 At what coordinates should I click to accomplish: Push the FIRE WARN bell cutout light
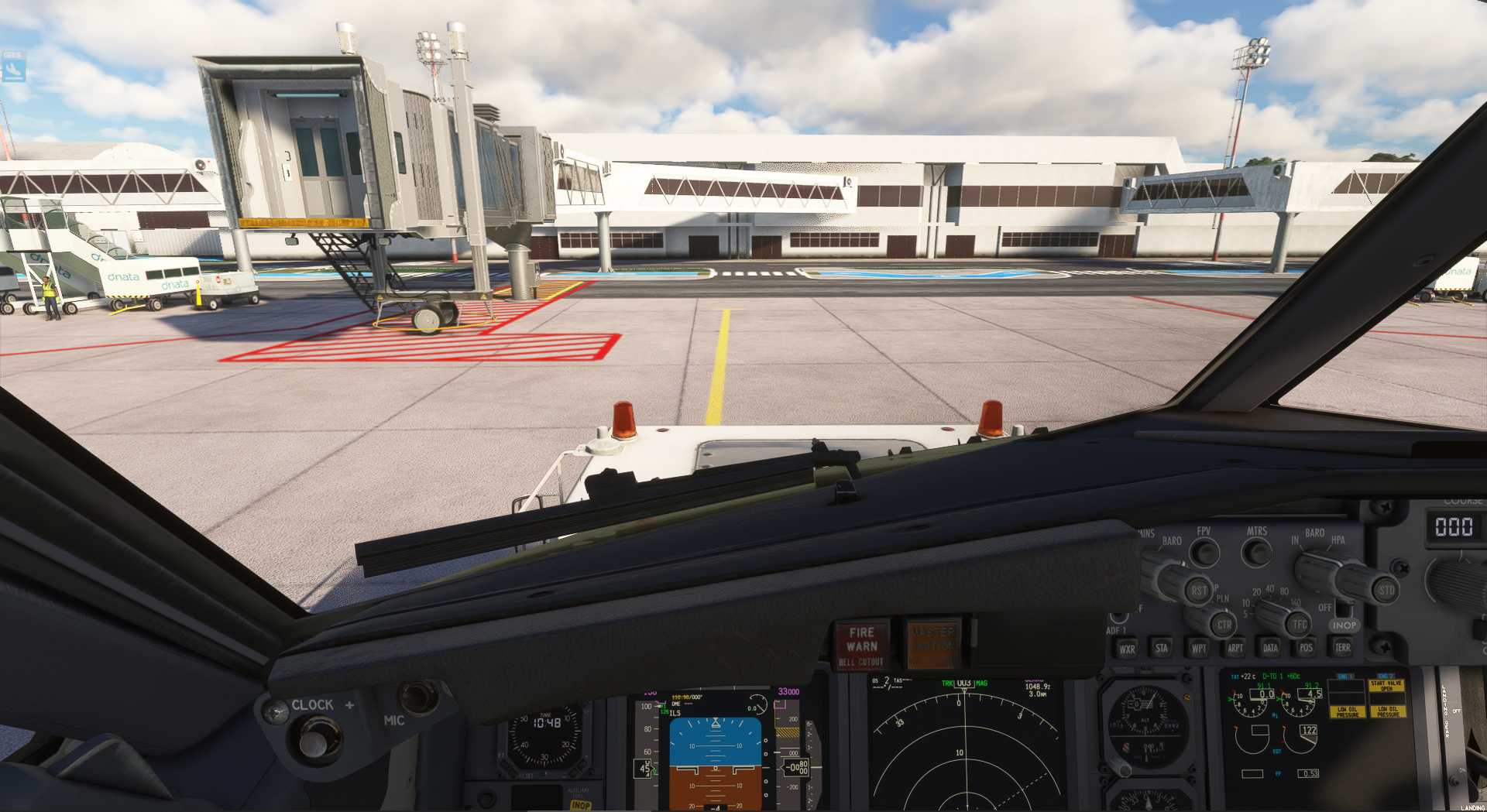(x=861, y=644)
